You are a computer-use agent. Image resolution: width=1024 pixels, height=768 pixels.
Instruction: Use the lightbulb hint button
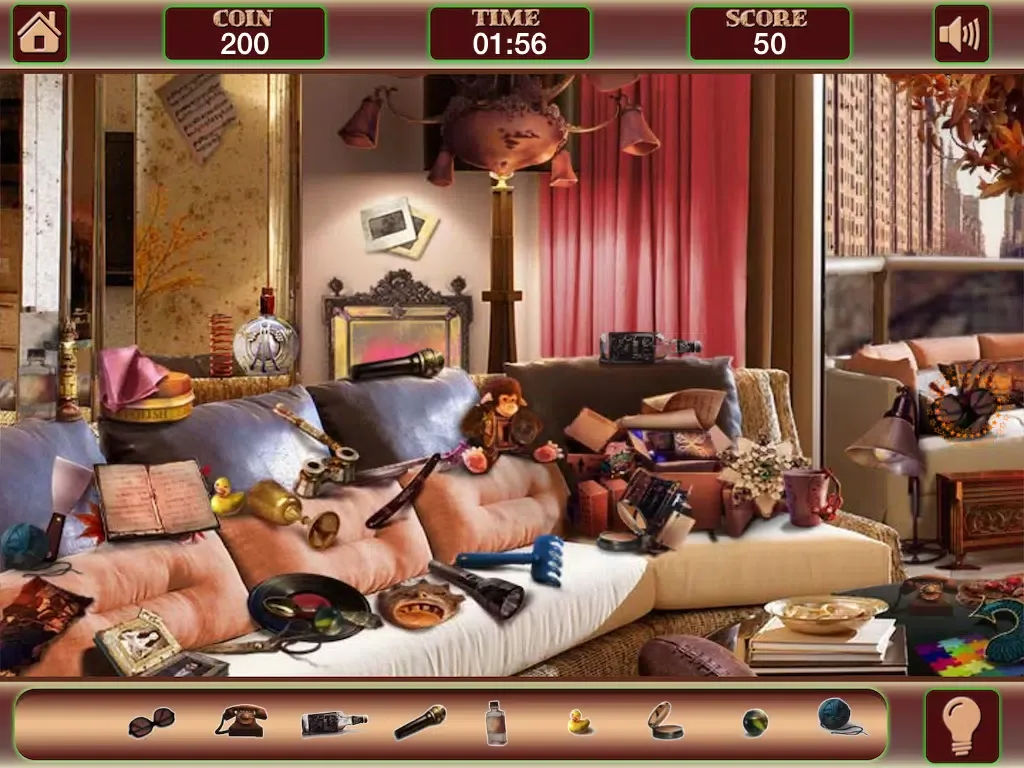pyautogui.click(x=961, y=724)
